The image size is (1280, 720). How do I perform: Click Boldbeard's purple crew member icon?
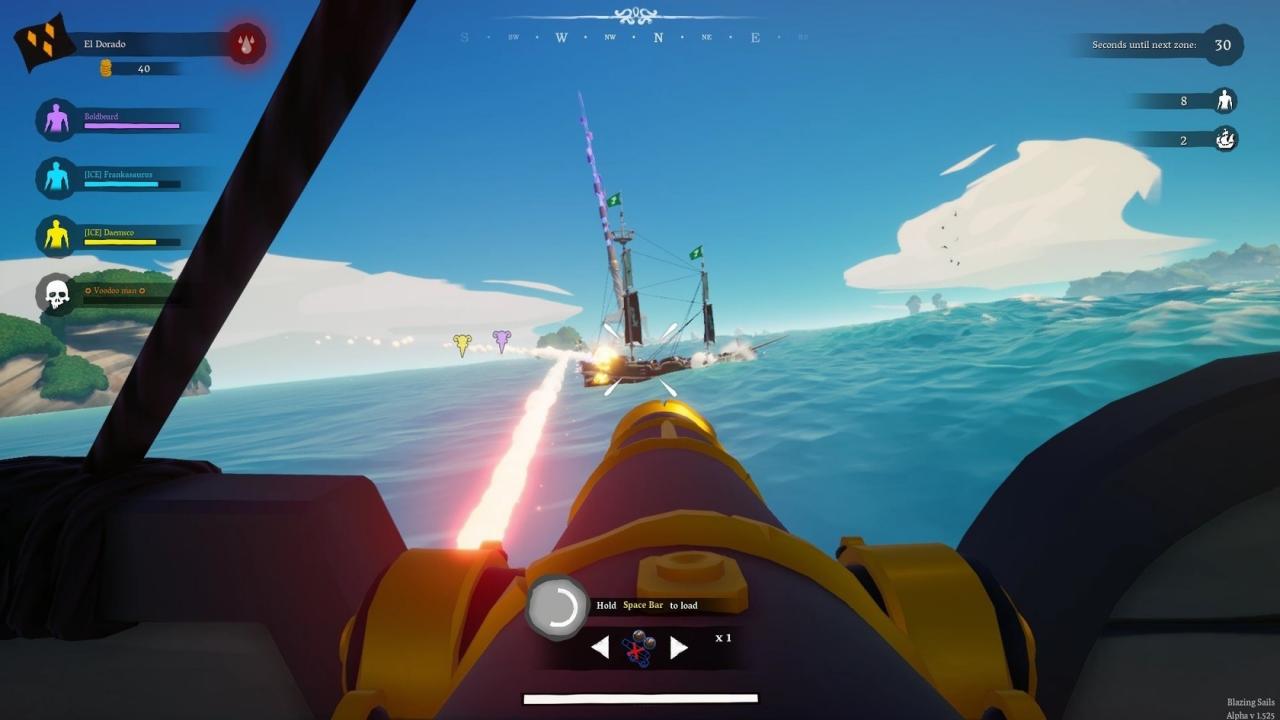tap(57, 120)
